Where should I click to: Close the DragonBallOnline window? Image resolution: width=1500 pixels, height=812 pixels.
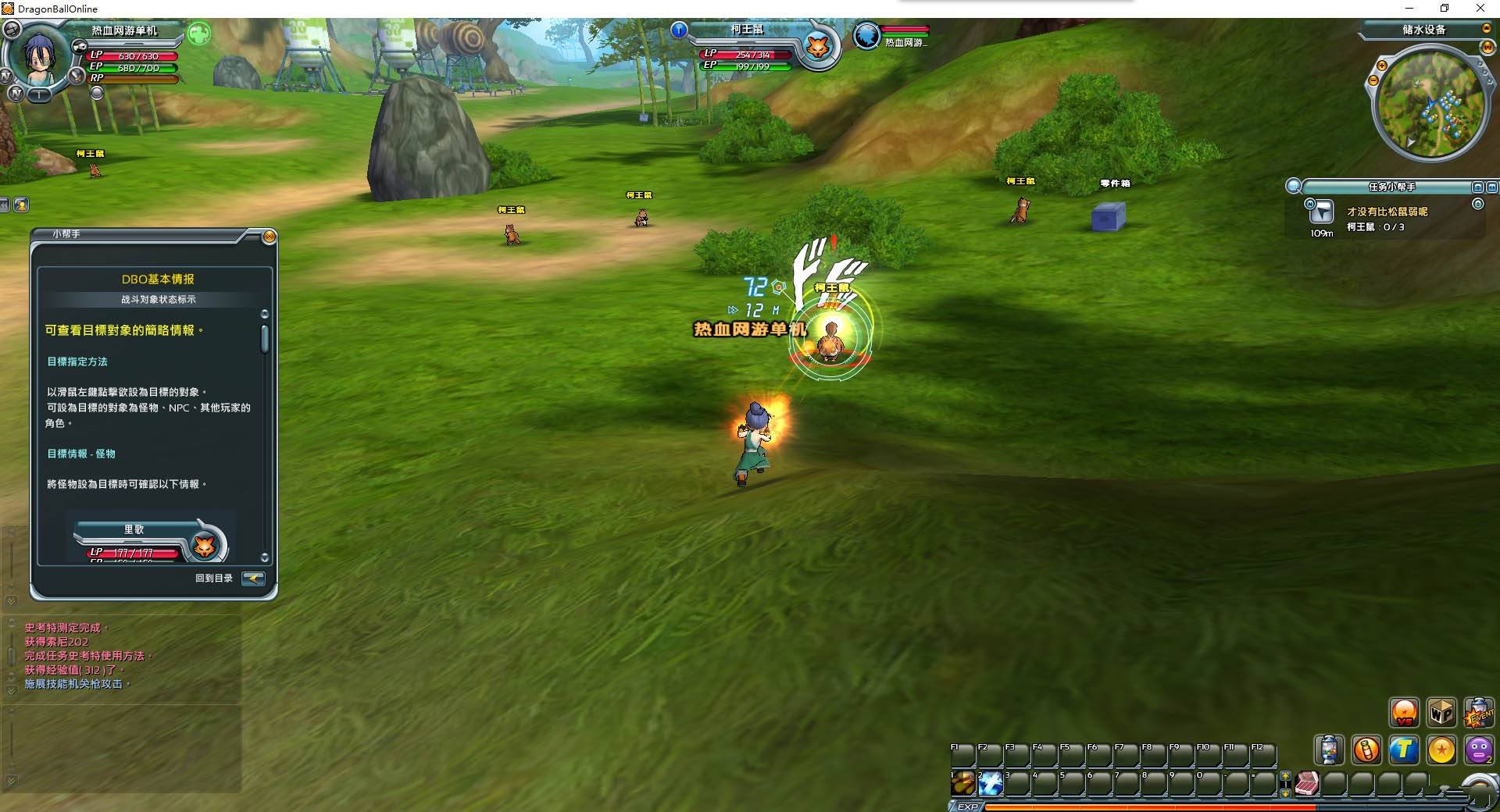click(x=1480, y=9)
